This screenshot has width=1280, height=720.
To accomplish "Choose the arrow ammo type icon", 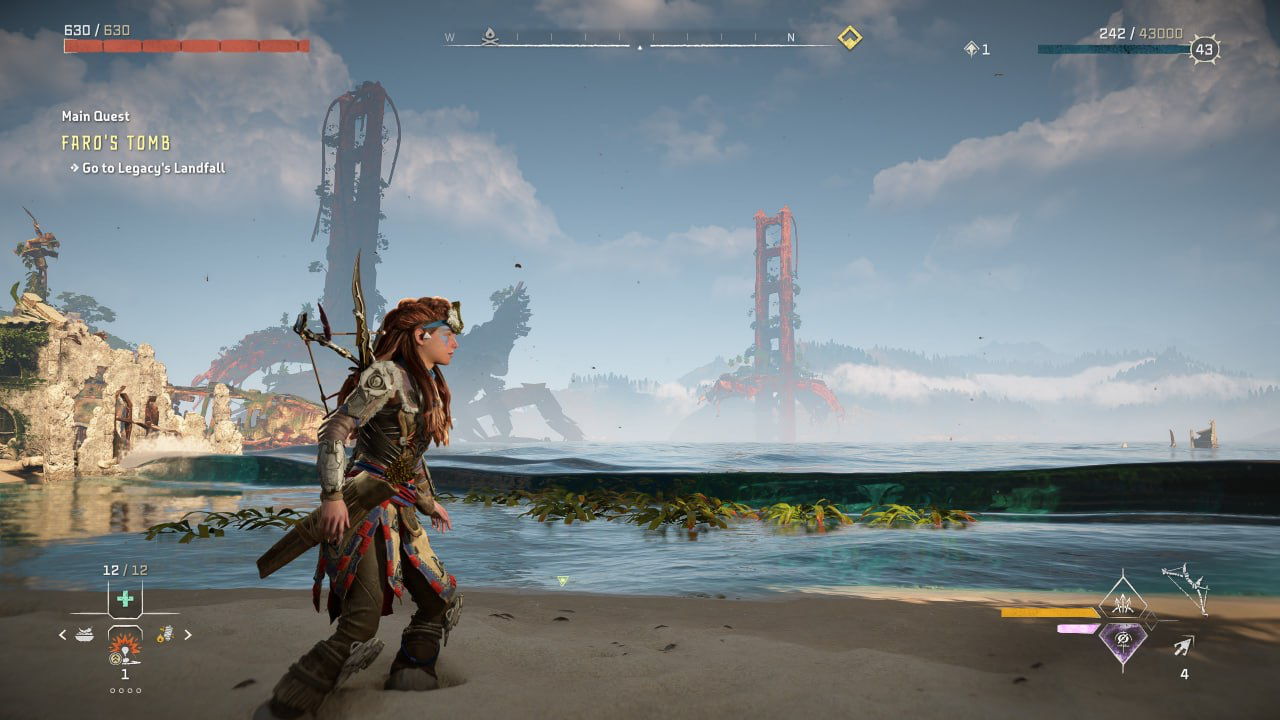I will click(x=1185, y=646).
